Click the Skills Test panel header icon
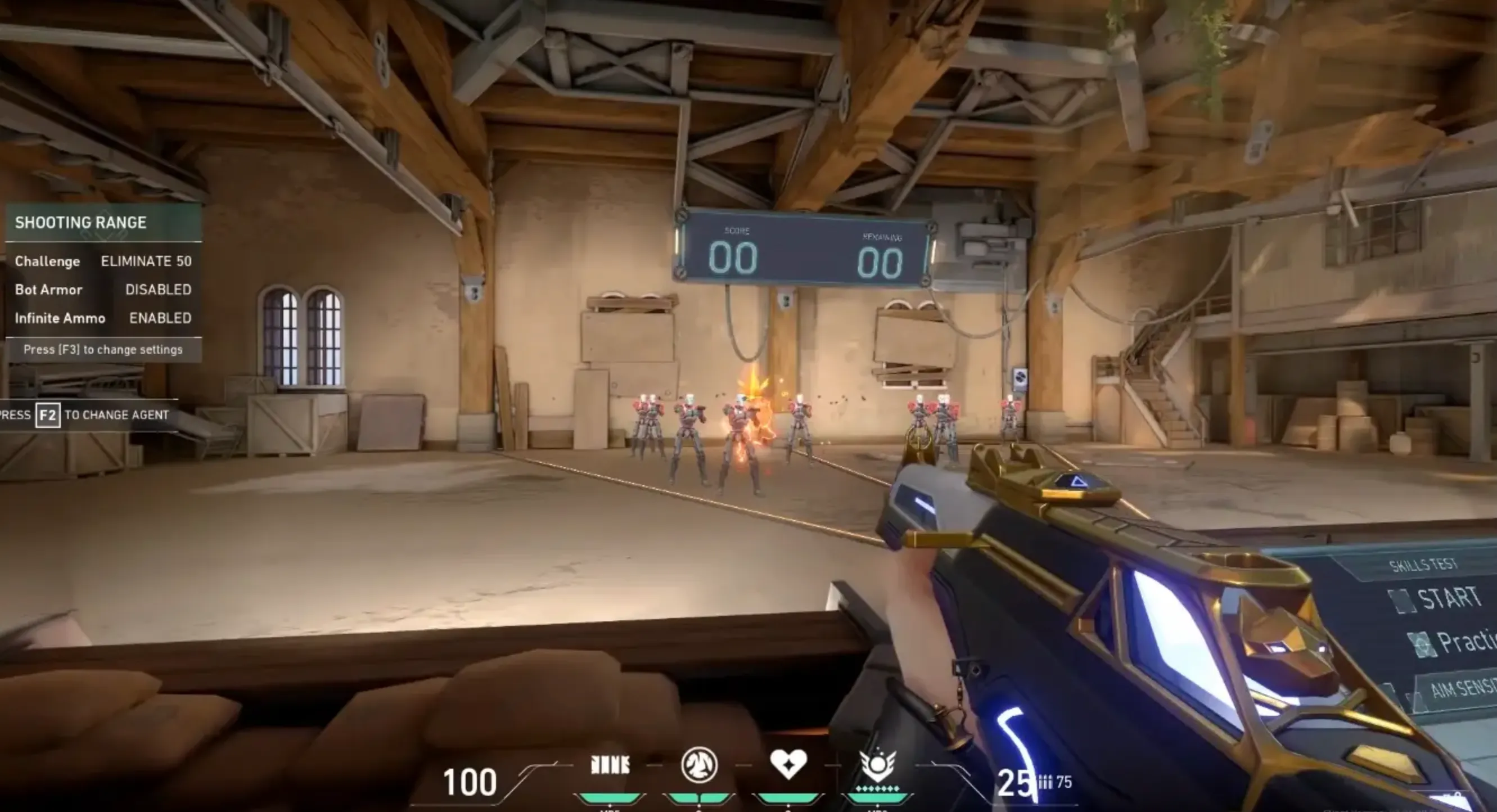 coord(1424,565)
